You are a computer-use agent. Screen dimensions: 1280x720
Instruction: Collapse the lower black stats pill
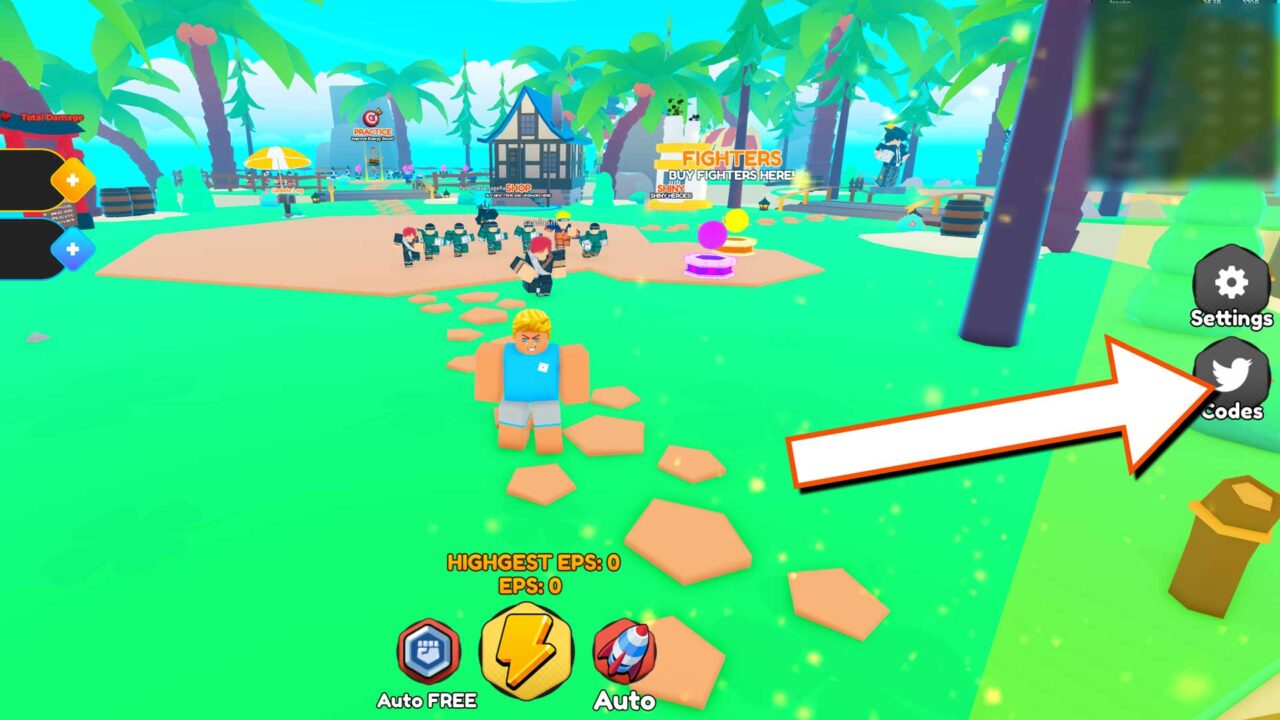tap(28, 248)
